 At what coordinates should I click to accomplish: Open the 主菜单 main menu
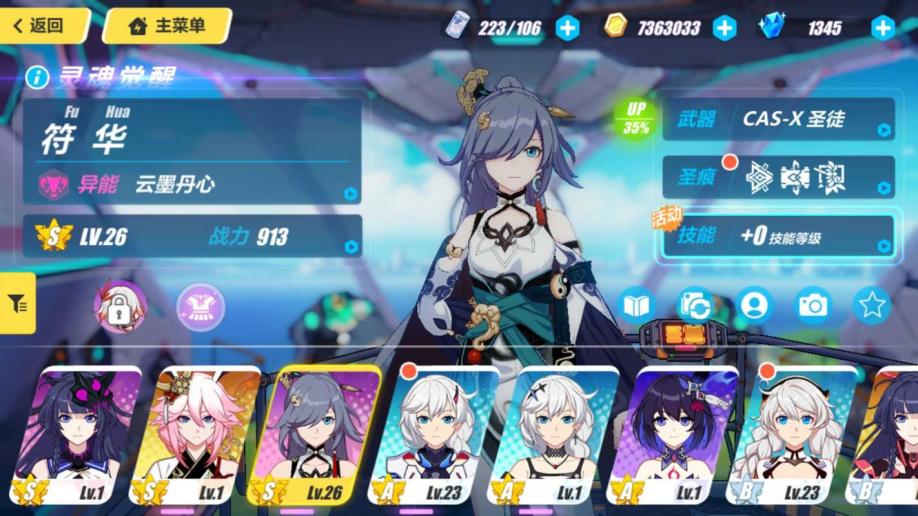[x=167, y=26]
